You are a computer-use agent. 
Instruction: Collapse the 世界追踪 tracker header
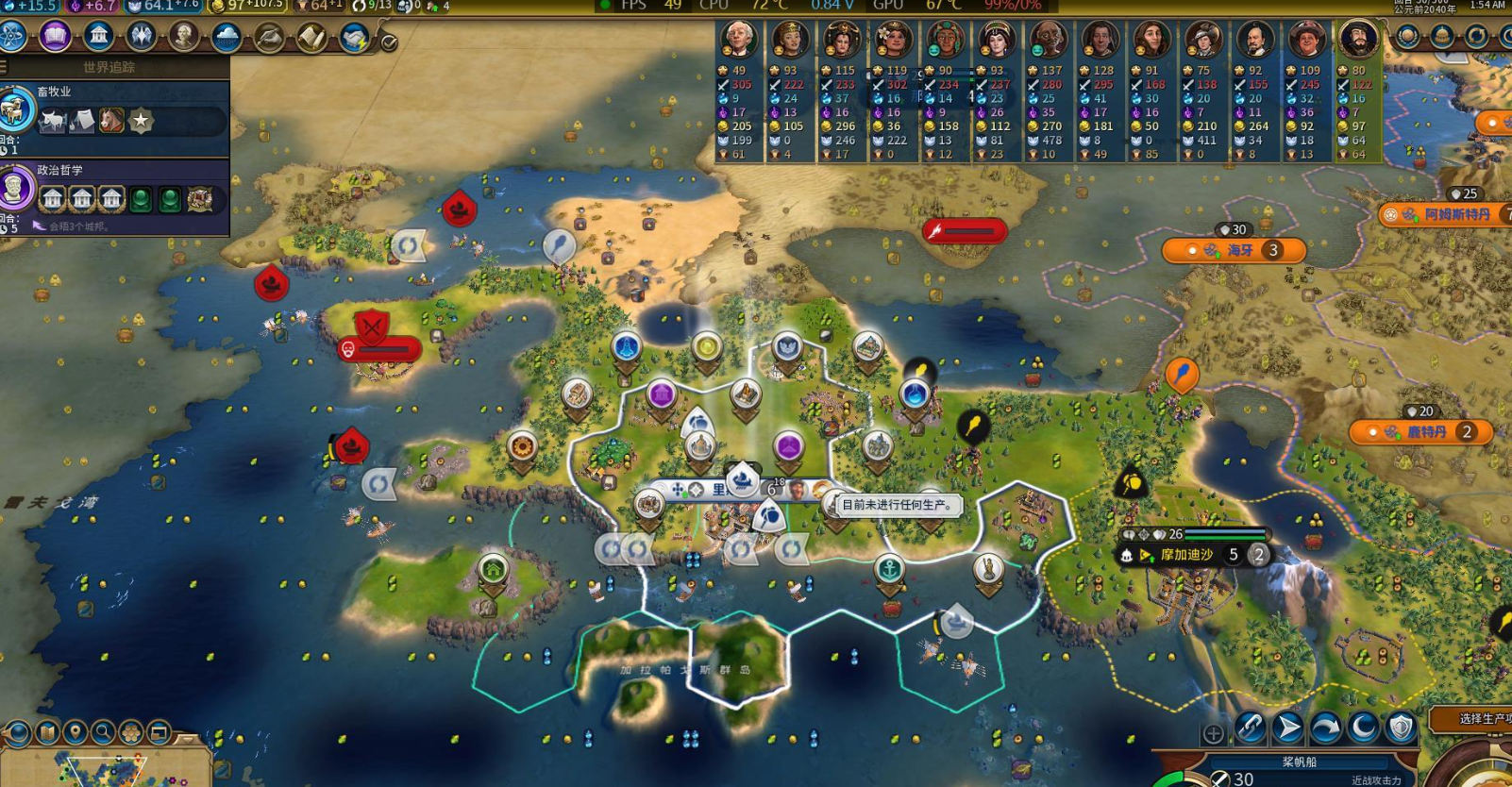[x=109, y=67]
